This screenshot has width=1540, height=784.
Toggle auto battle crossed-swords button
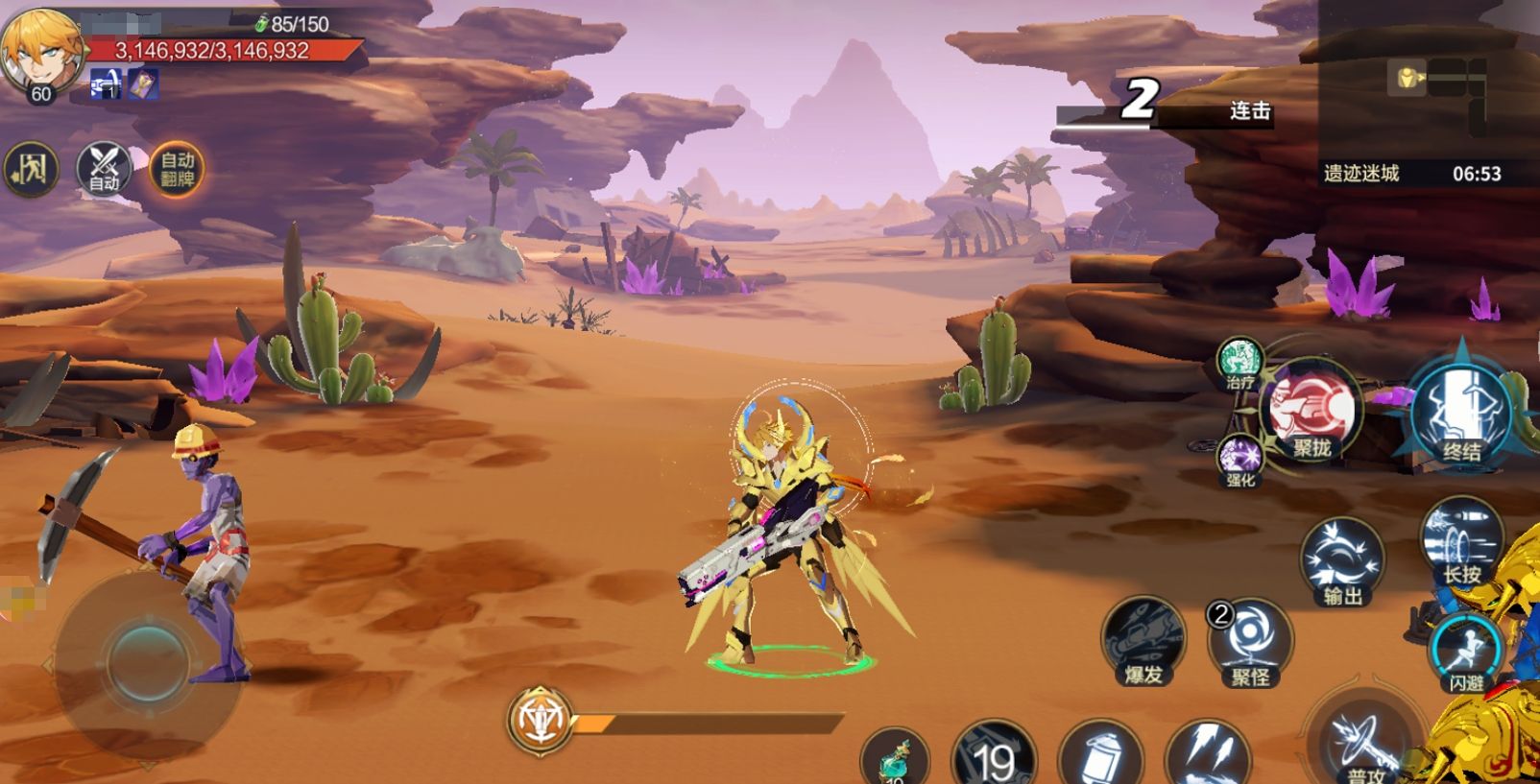click(x=104, y=170)
